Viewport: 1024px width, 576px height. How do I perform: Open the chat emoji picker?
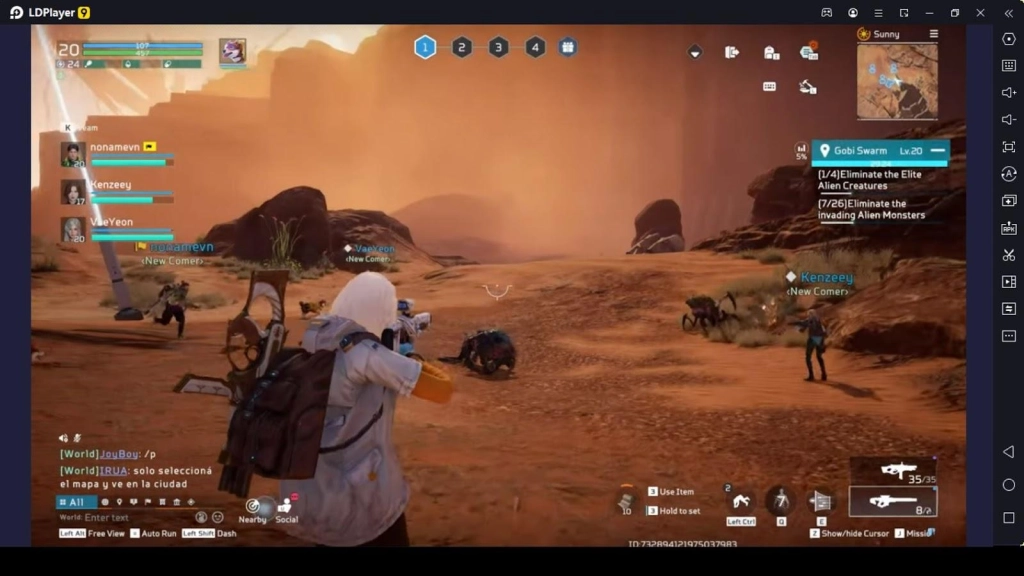217,517
